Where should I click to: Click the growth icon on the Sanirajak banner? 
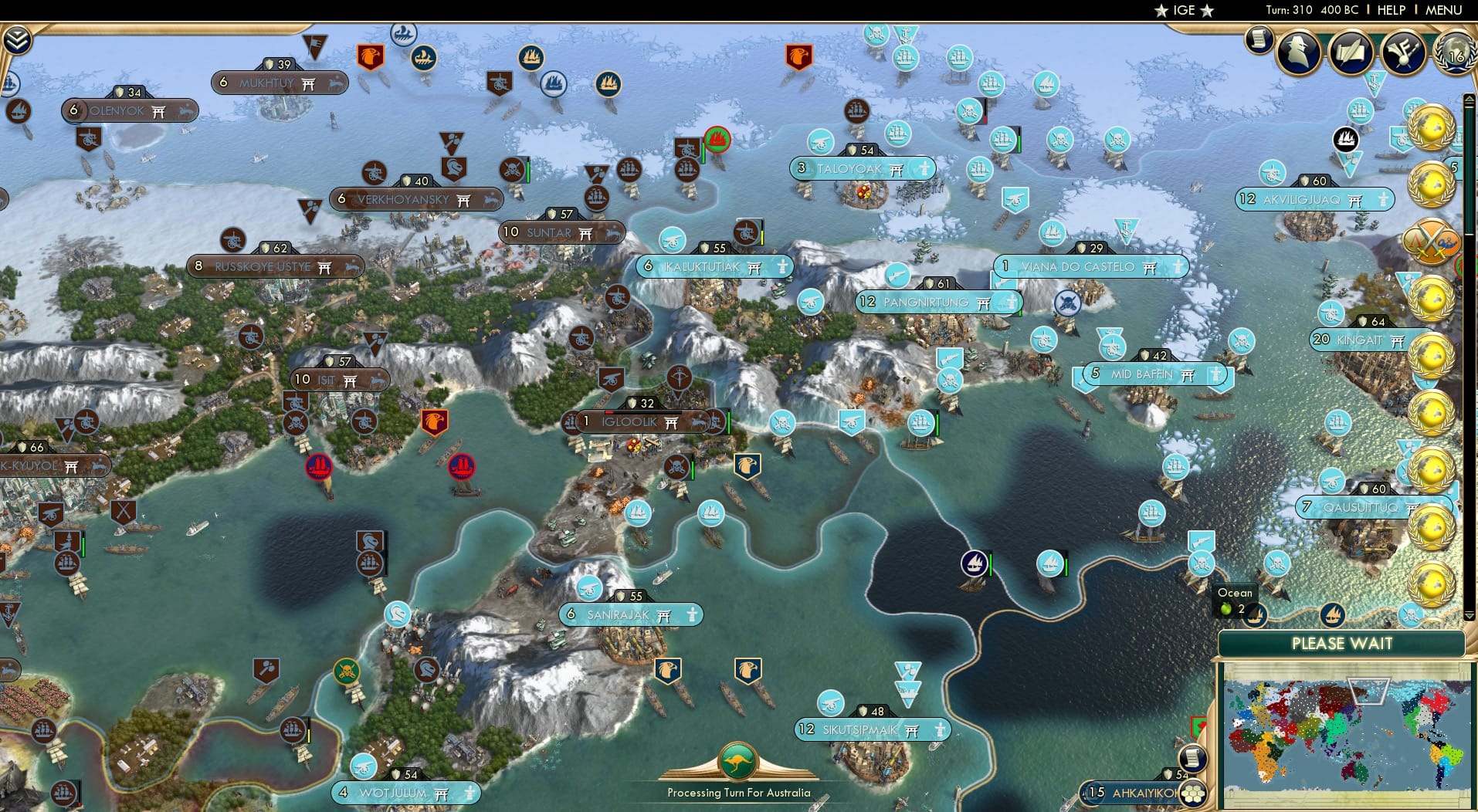[572, 614]
